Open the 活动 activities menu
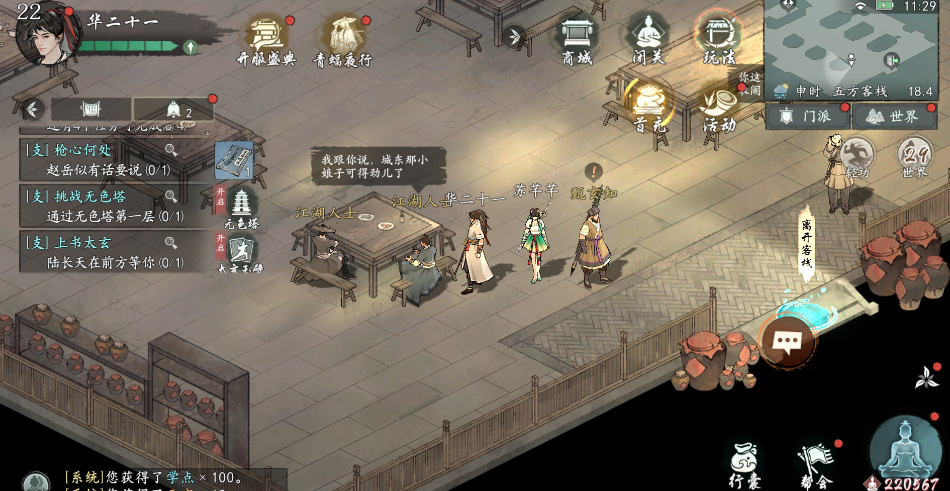The height and width of the screenshot is (491, 950). [718, 106]
